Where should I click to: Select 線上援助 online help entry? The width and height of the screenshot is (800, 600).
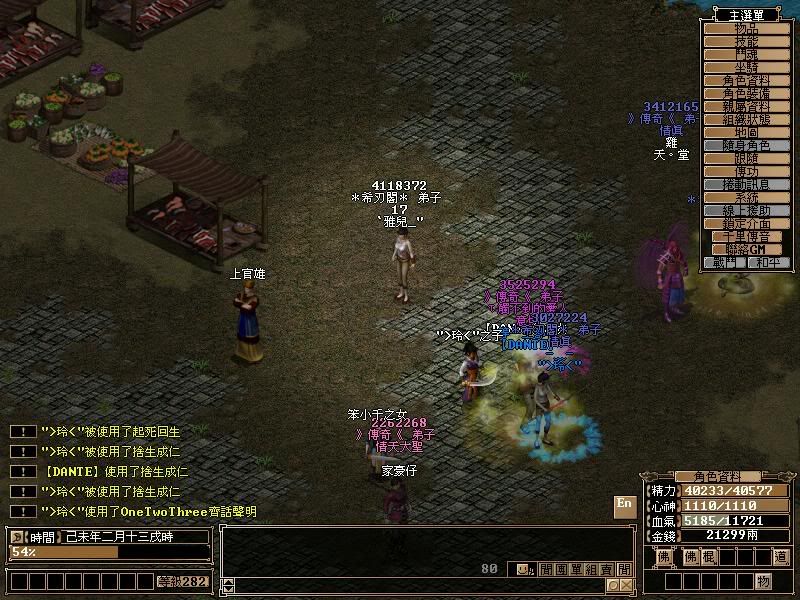point(746,210)
